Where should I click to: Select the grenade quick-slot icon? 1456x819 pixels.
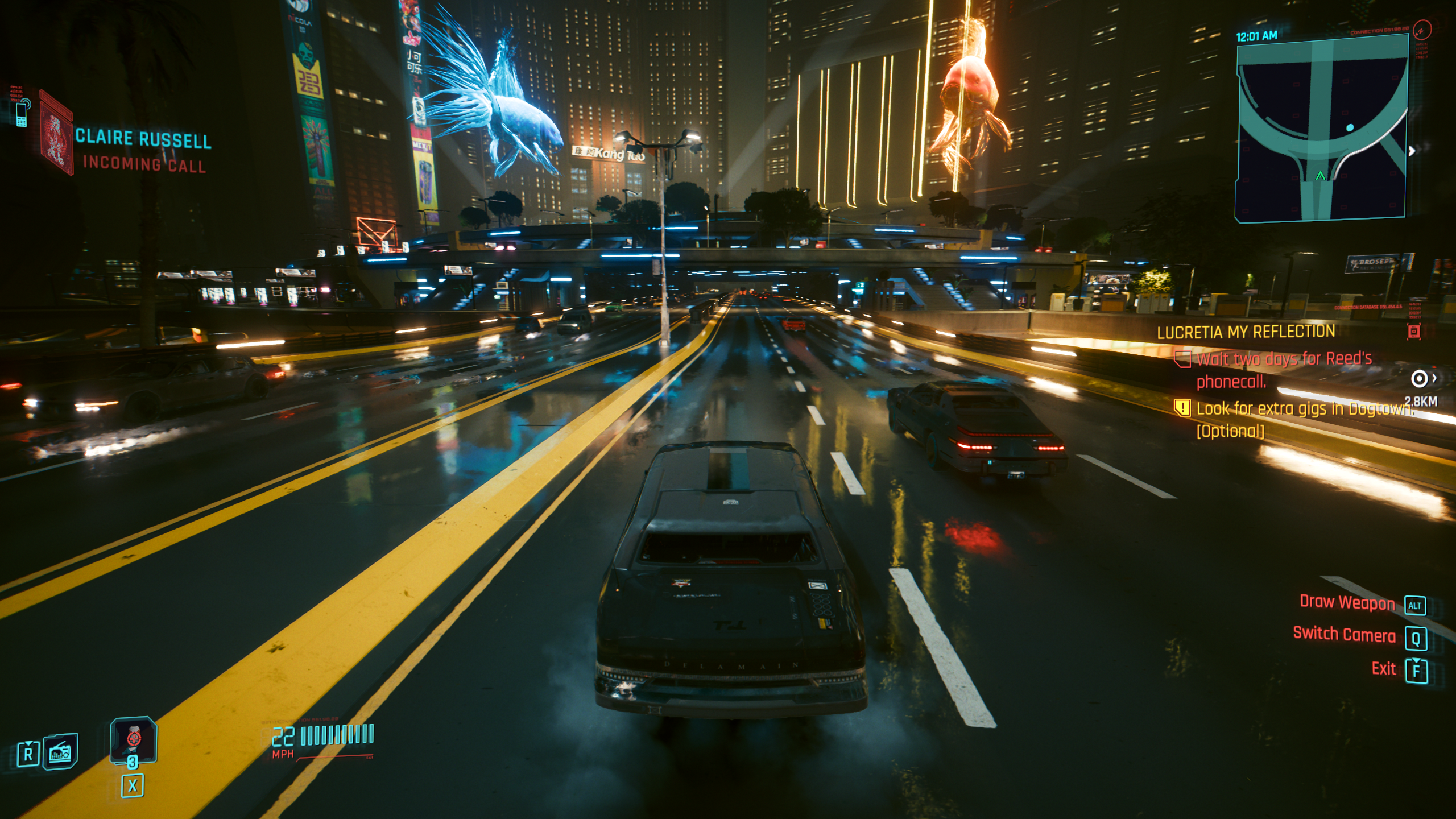point(133,739)
